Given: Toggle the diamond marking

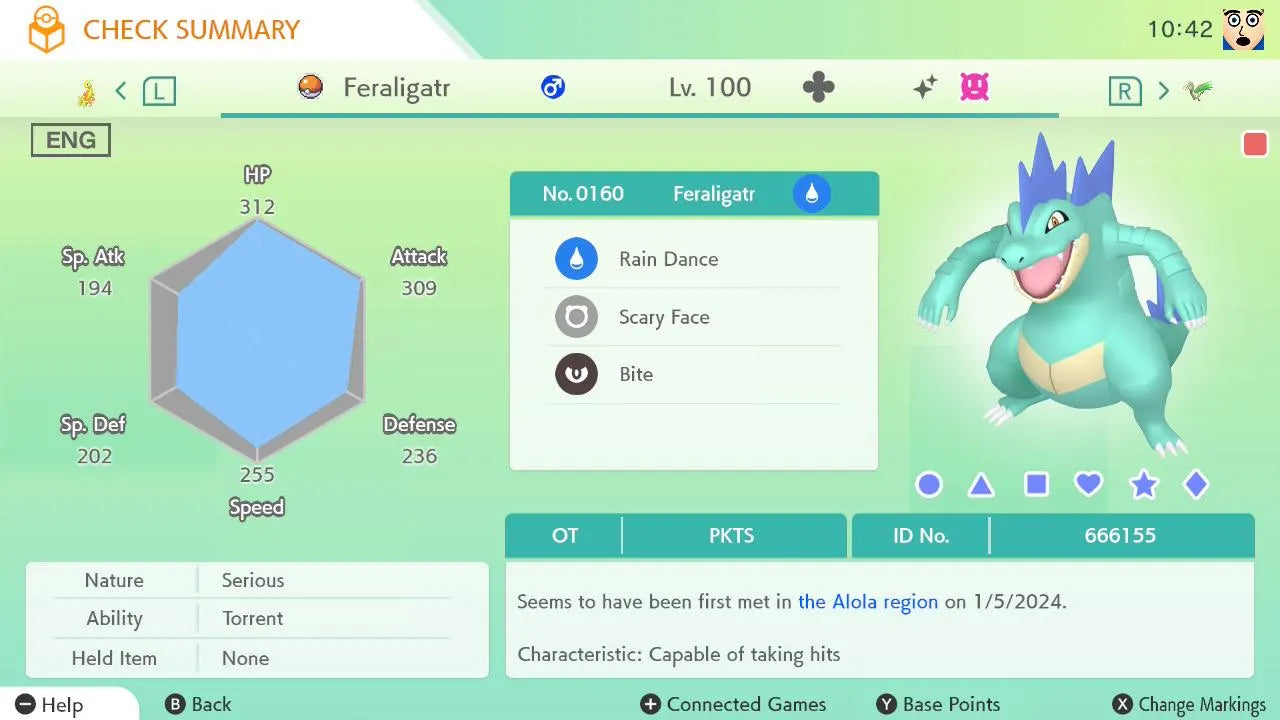Looking at the screenshot, I should click(1196, 485).
